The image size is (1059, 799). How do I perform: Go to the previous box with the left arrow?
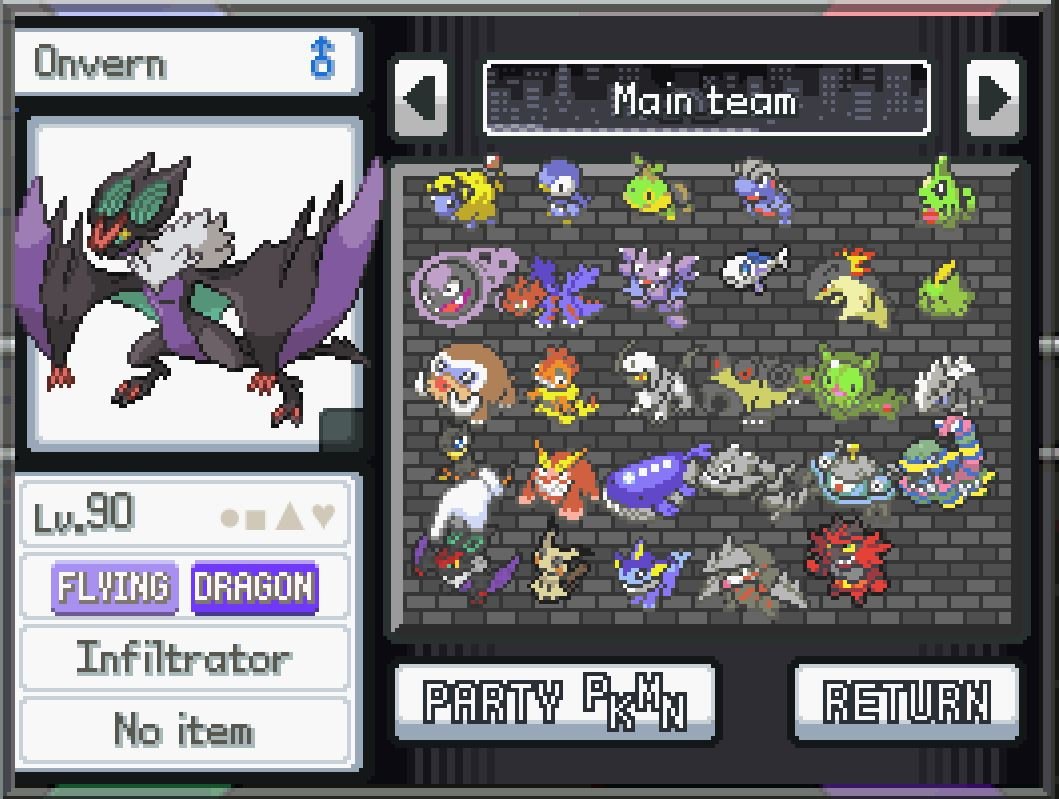point(421,98)
